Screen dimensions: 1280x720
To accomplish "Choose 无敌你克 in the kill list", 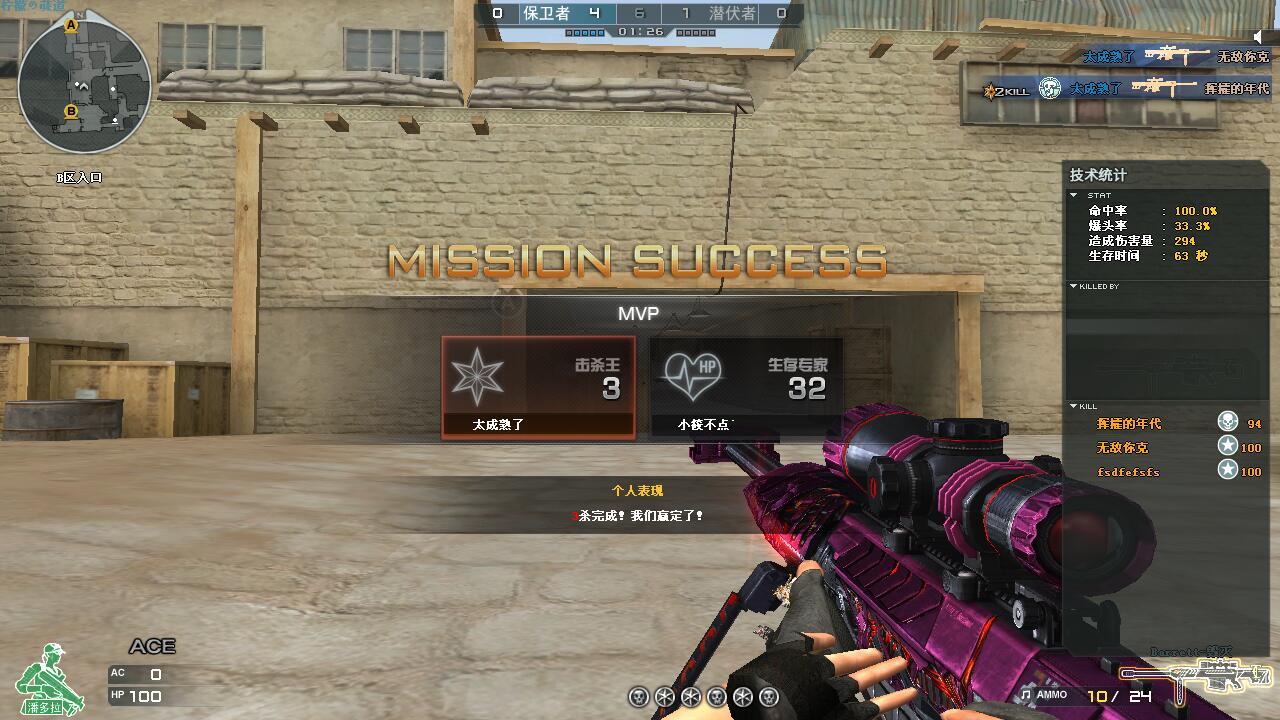I will tap(1122, 448).
